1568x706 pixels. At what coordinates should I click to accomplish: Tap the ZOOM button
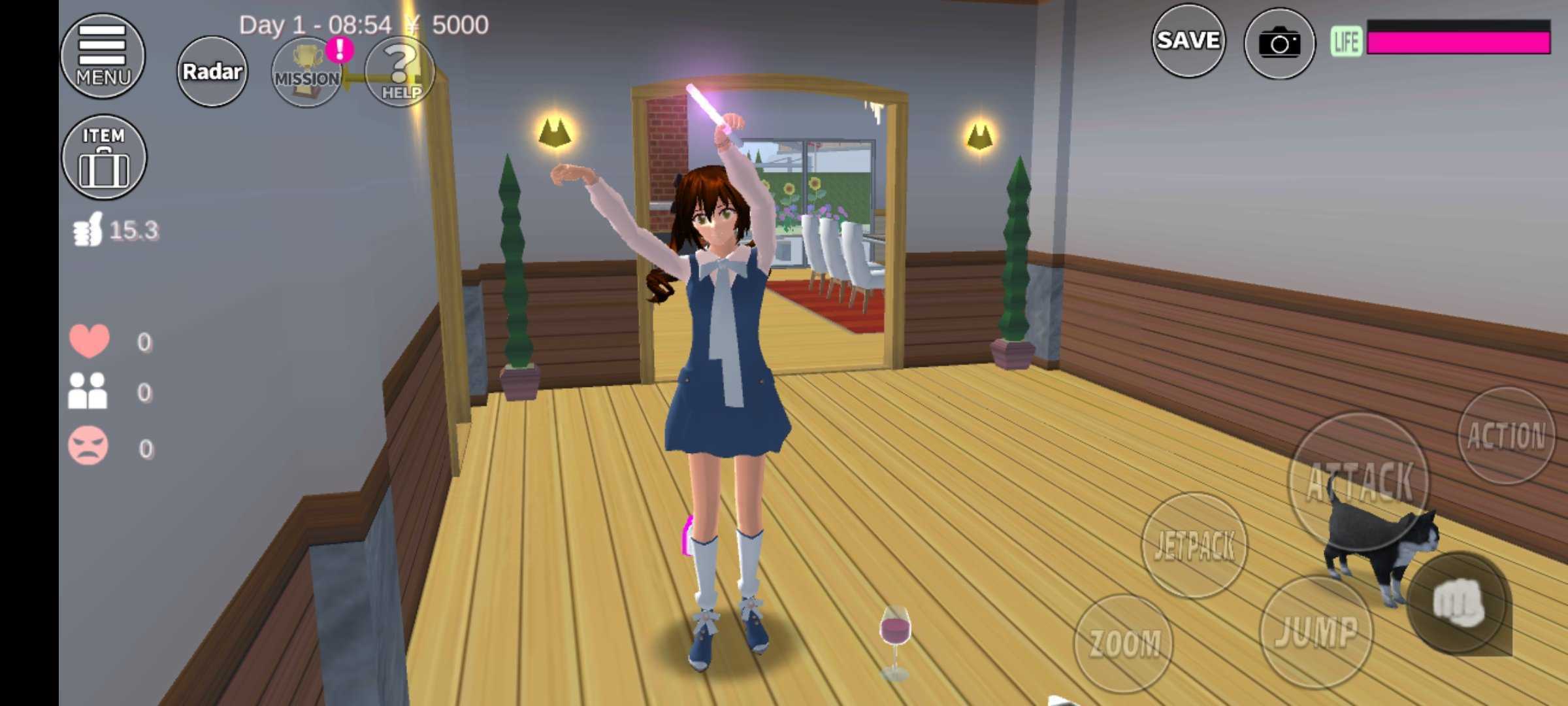point(1124,643)
